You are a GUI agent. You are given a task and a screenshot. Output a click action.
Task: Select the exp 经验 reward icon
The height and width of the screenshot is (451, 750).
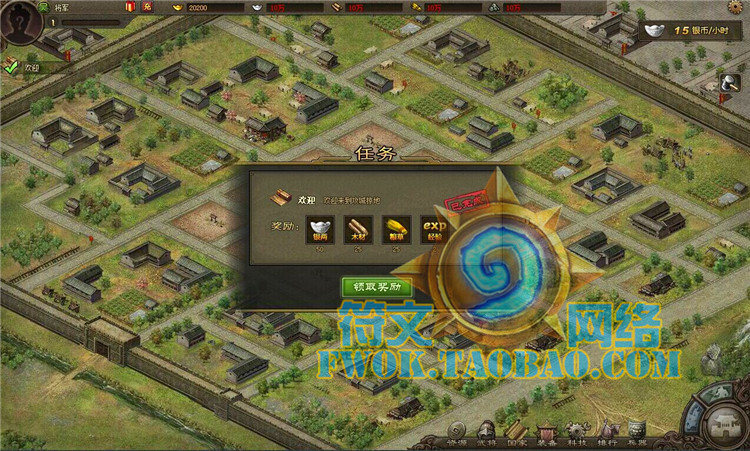433,229
